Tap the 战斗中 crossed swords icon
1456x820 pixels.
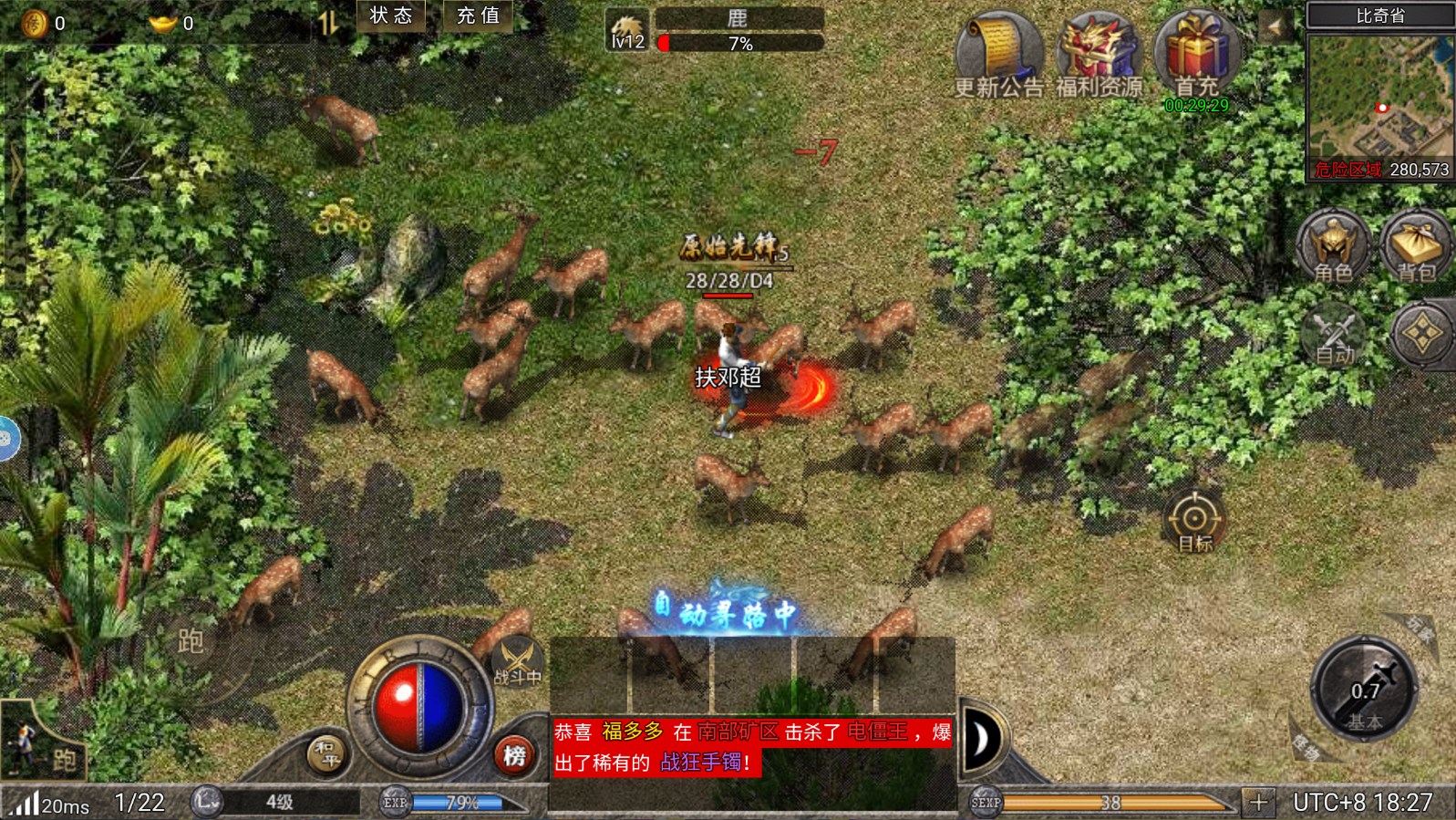click(517, 661)
